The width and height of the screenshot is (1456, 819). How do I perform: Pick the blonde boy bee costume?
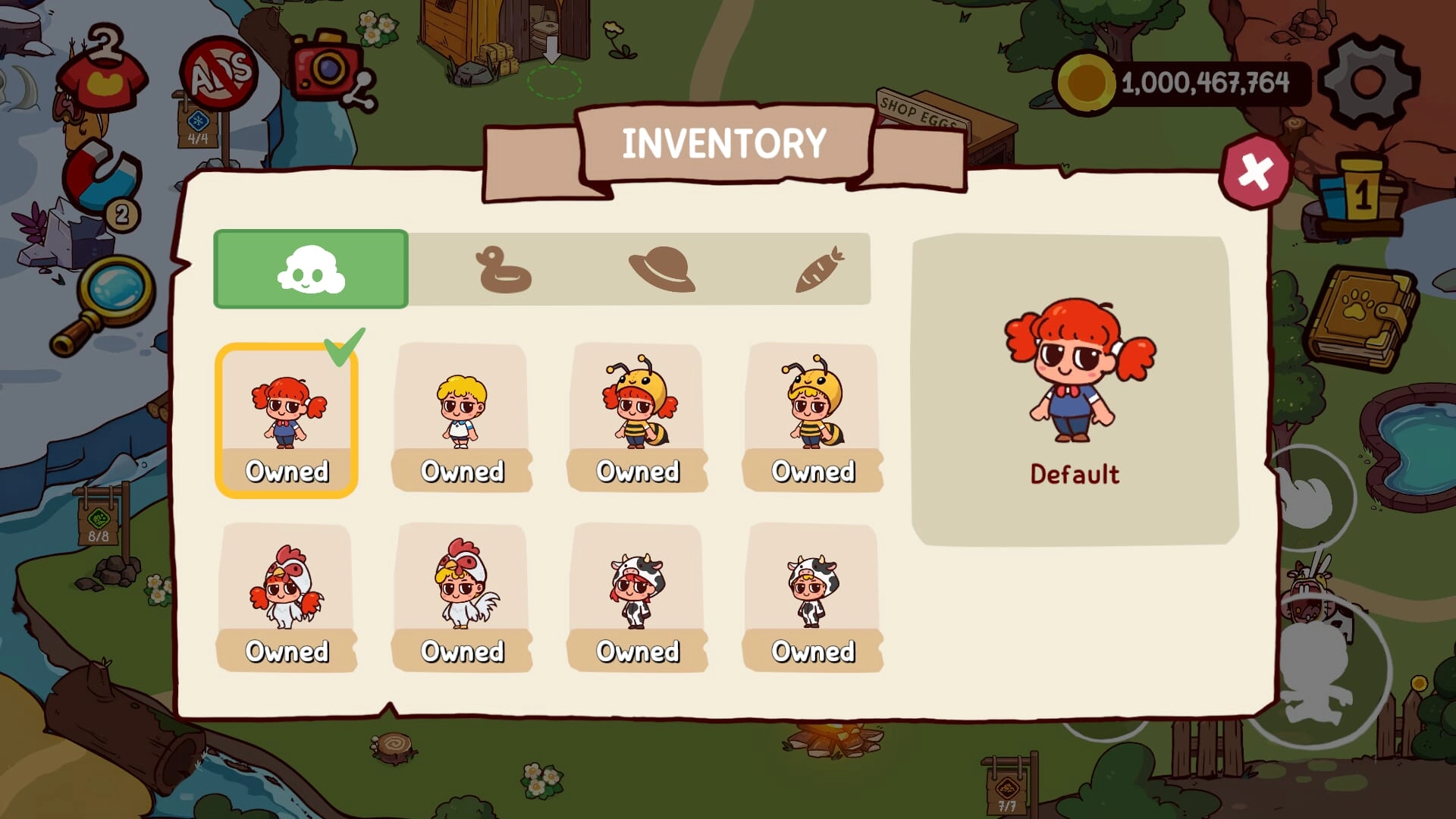(813, 417)
